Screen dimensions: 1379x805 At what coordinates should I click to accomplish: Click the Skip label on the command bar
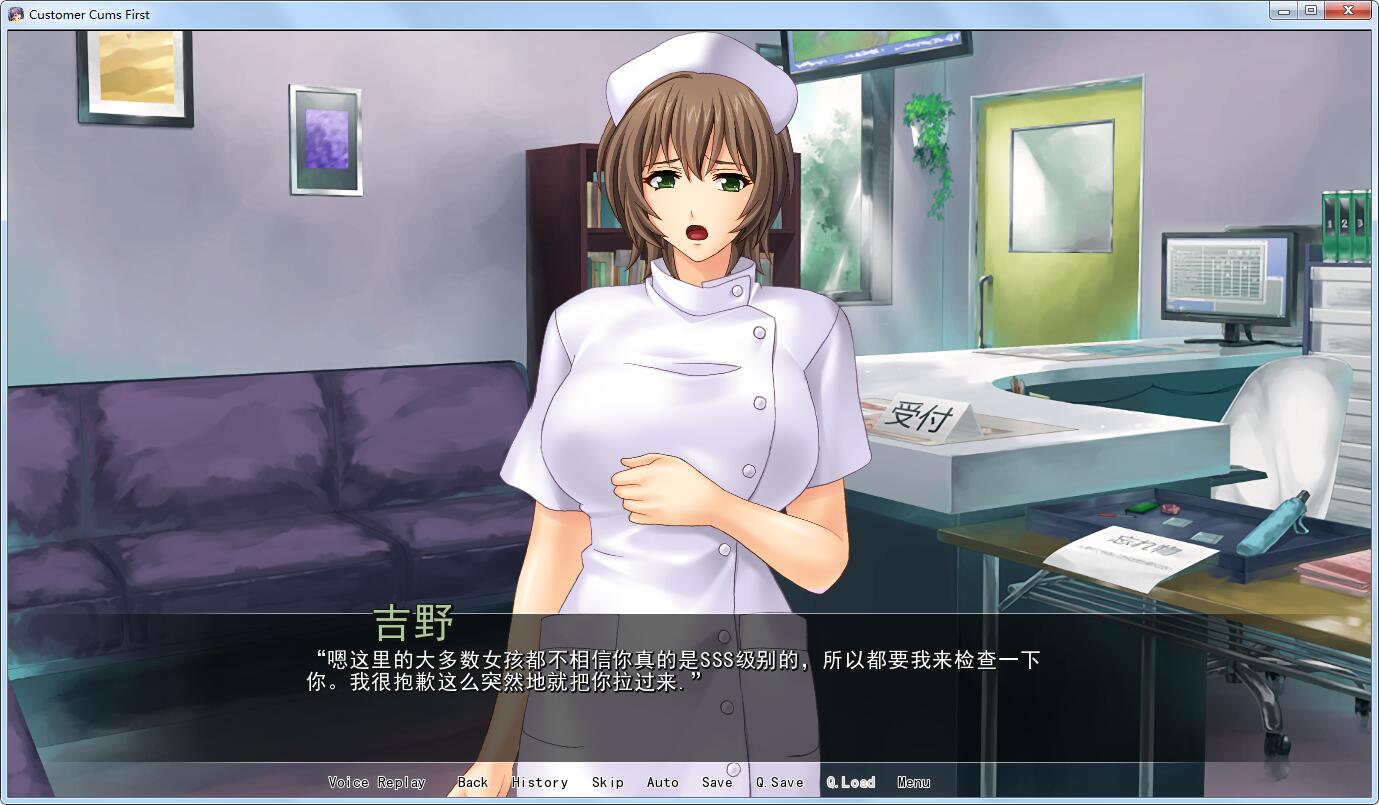tap(607, 782)
